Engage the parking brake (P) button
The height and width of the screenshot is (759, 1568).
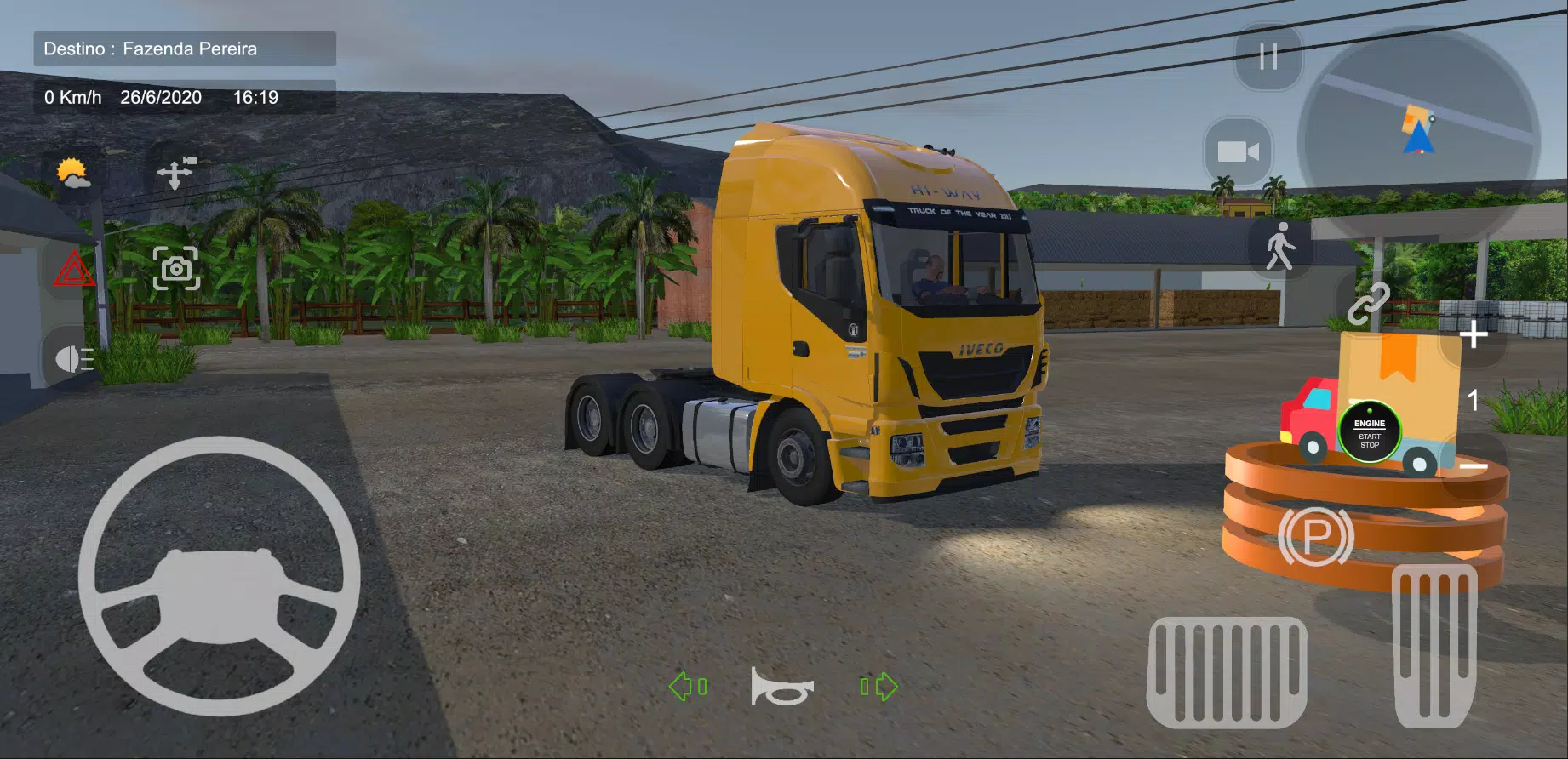tap(1315, 536)
